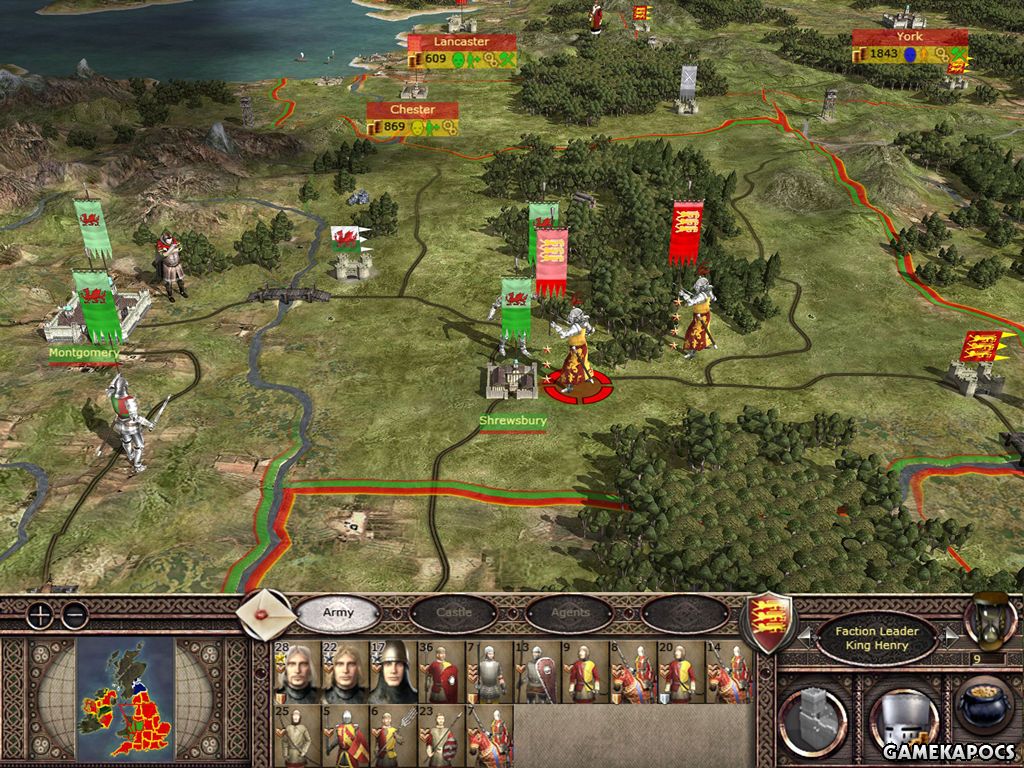Screen dimensions: 1024x768
Task: End turn with the hourglass button
Action: coord(984,620)
